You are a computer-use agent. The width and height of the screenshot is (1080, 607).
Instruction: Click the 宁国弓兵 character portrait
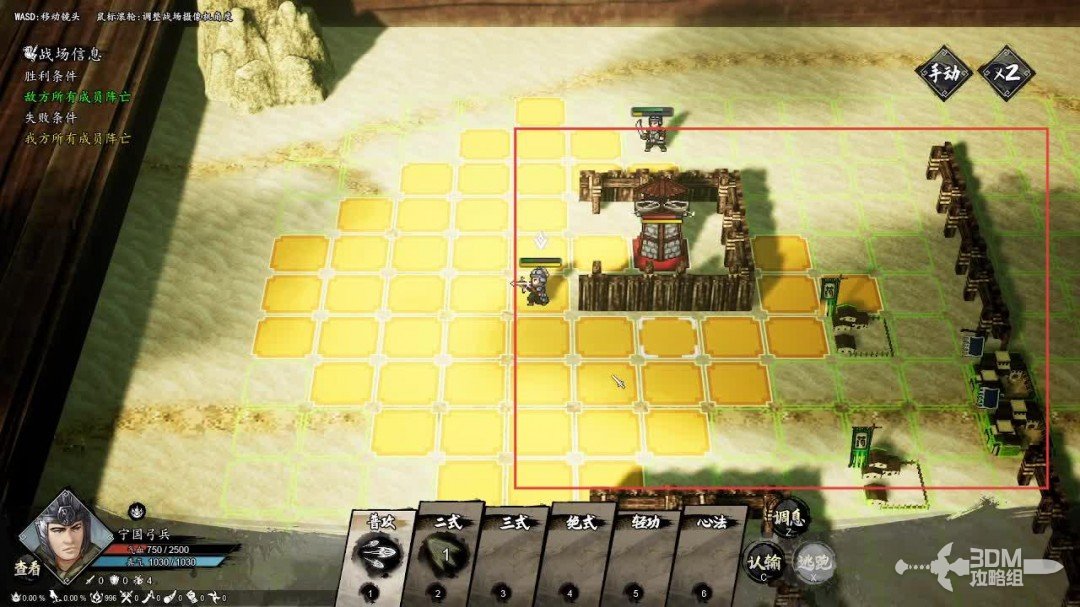click(66, 535)
